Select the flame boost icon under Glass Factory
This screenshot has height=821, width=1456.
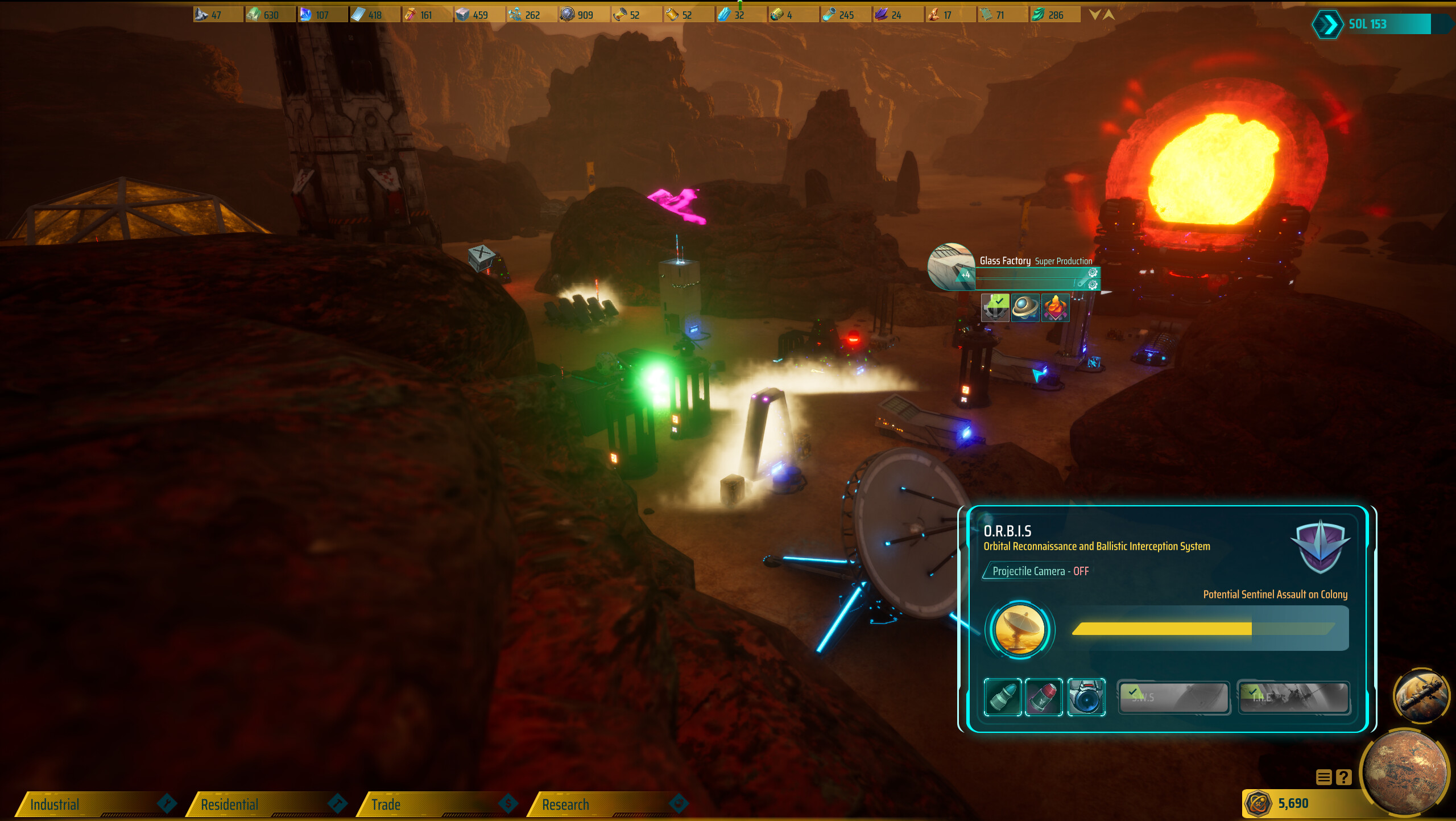pos(1056,309)
